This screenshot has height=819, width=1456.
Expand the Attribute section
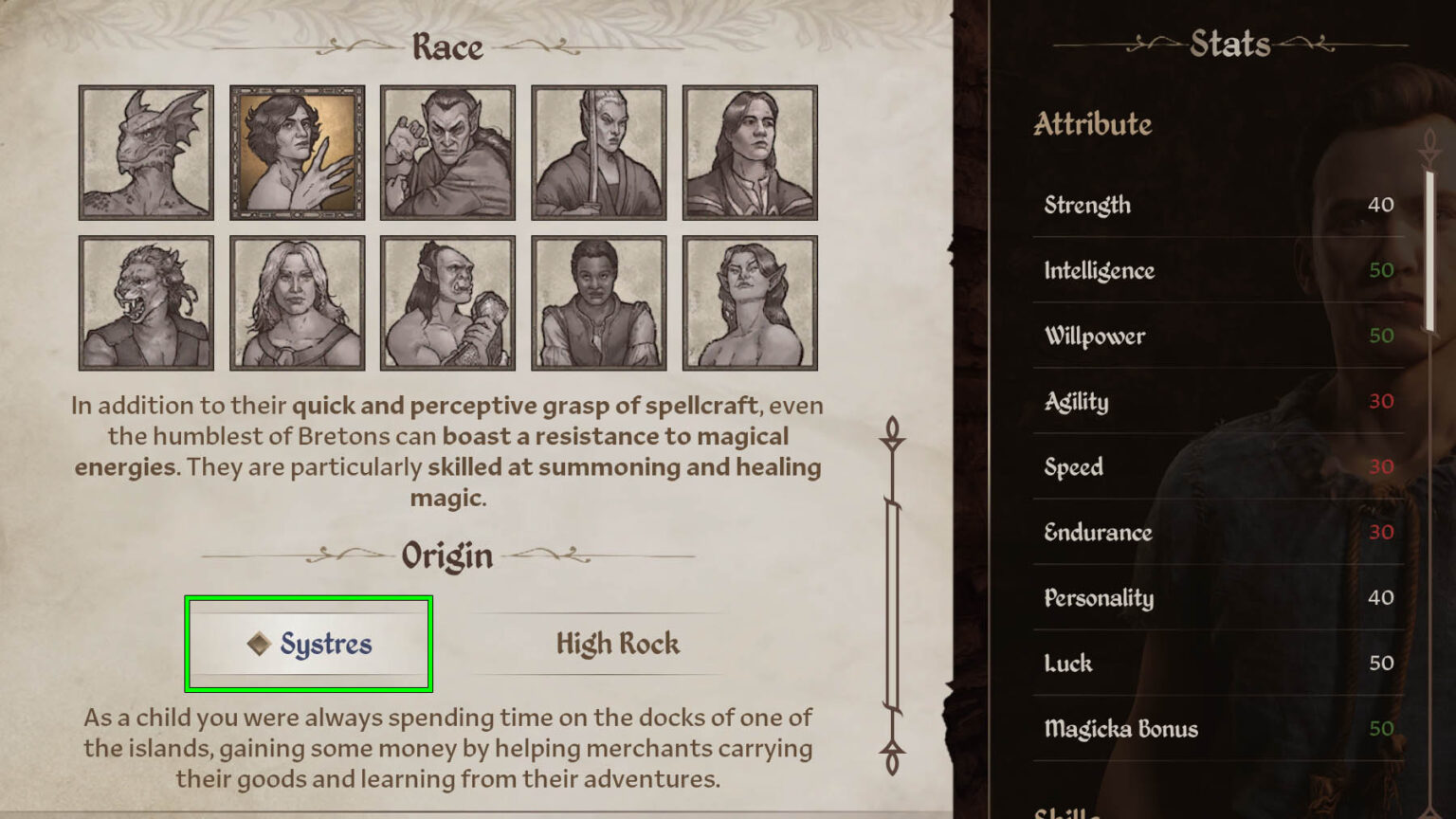coord(1092,124)
